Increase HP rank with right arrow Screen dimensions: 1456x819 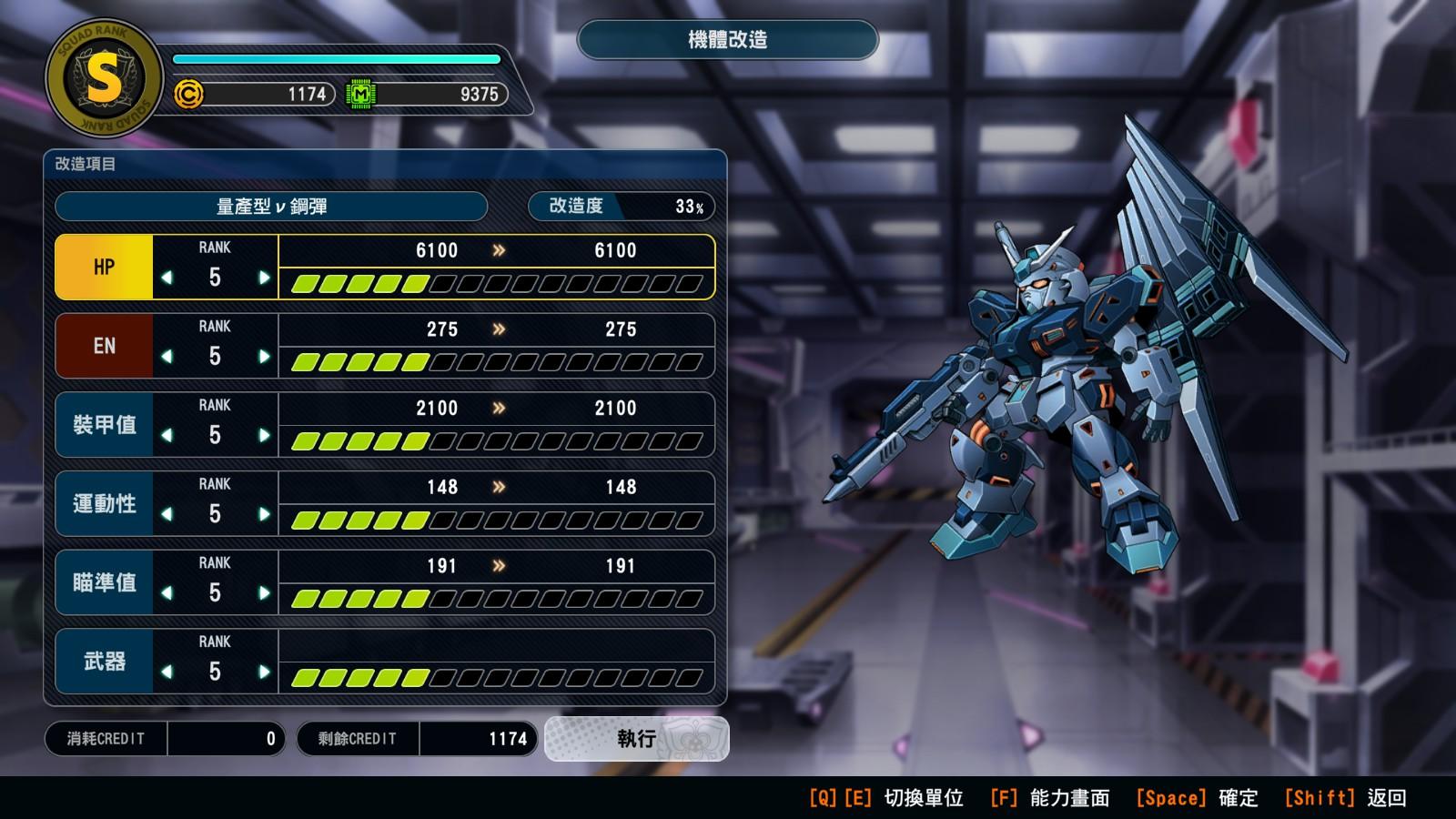pos(264,278)
